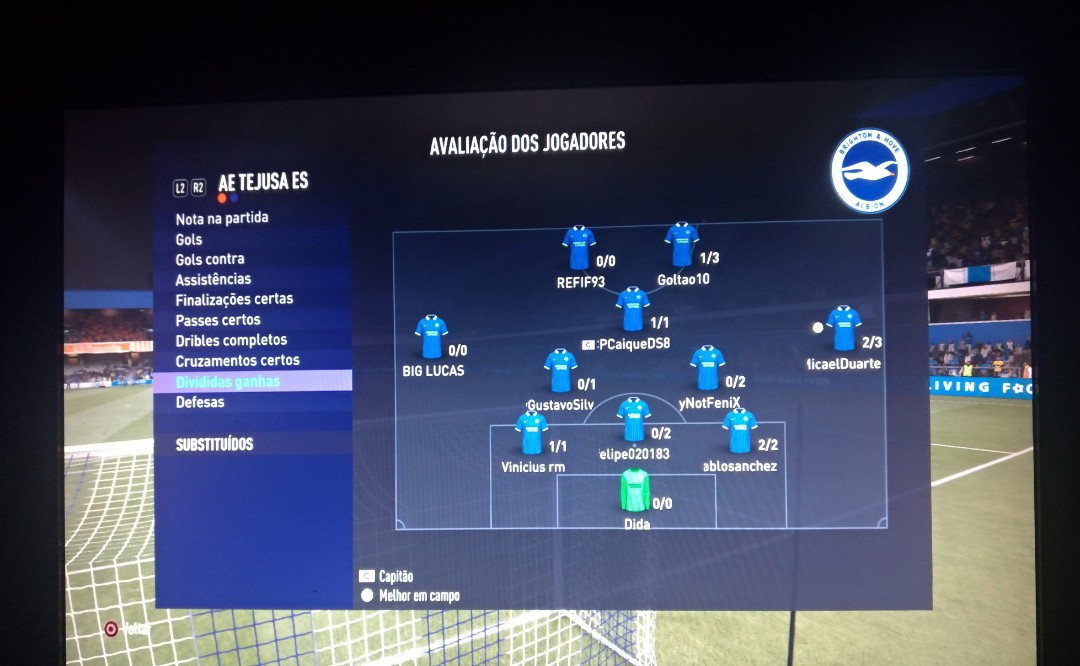Viewport: 1080px width, 666px height.
Task: Select captain PCaiqueDS8's shirt
Action: 632,309
